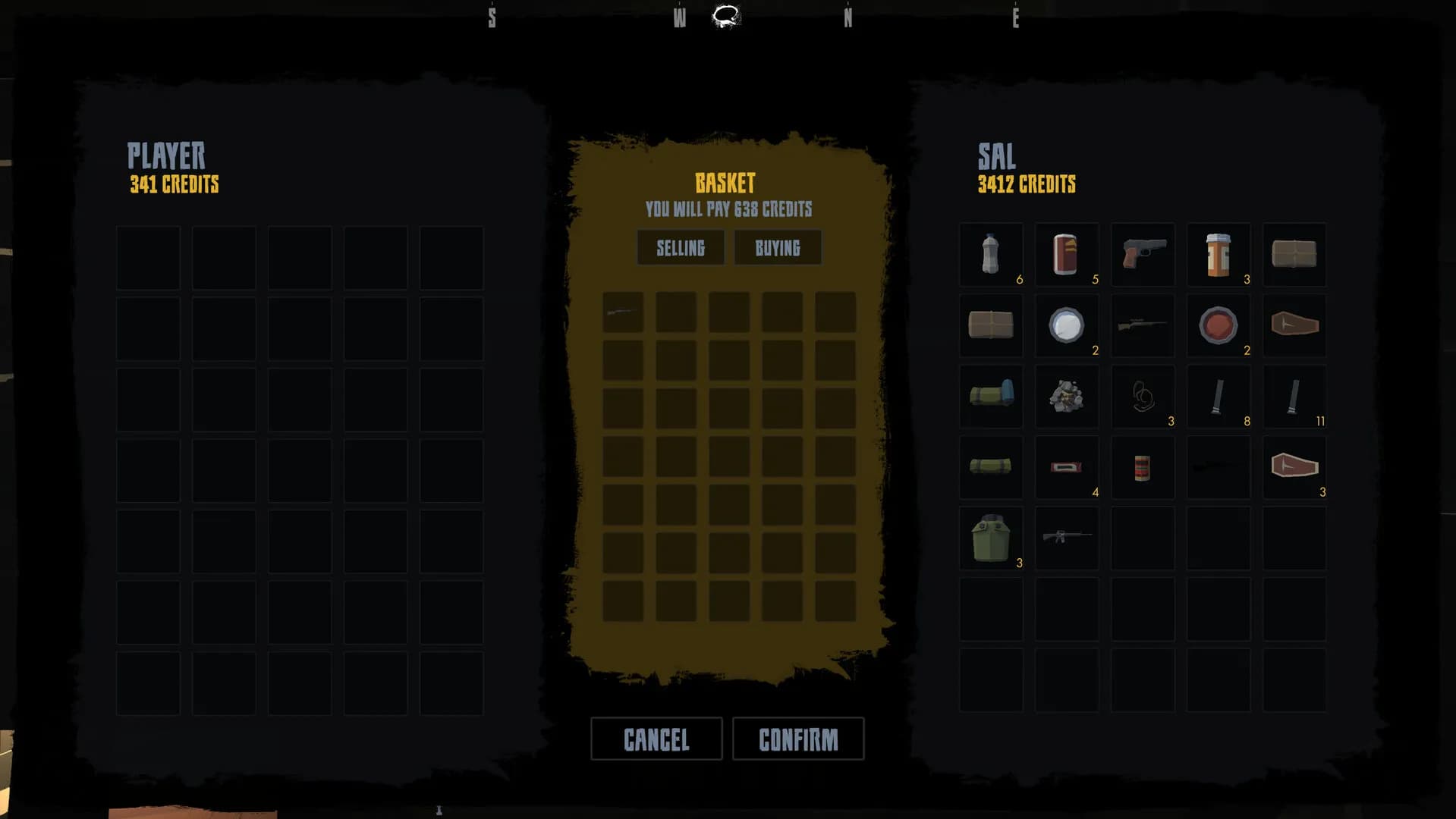Select the blue sleeping bag roll
This screenshot has height=819, width=1456.
coord(991,396)
